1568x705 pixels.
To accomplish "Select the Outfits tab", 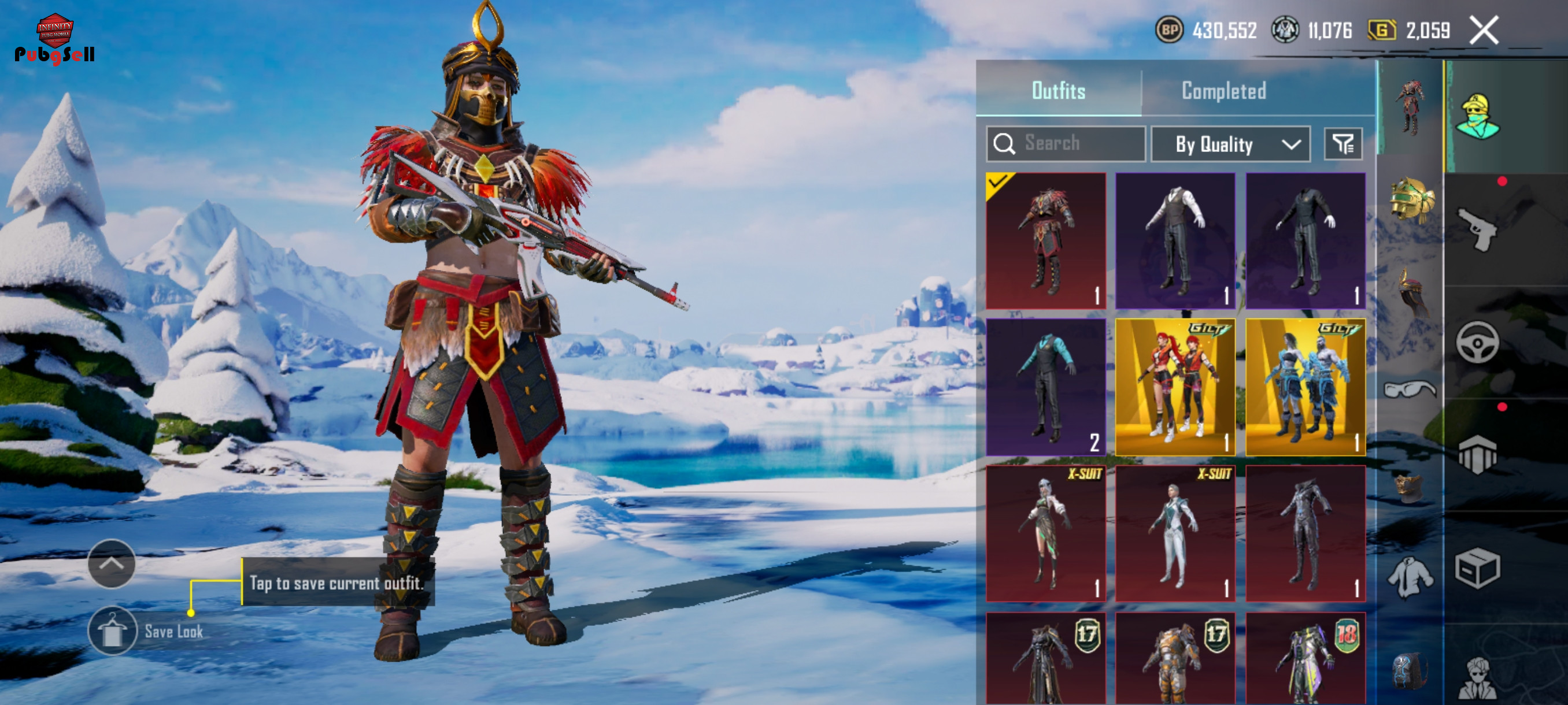I will [1059, 91].
